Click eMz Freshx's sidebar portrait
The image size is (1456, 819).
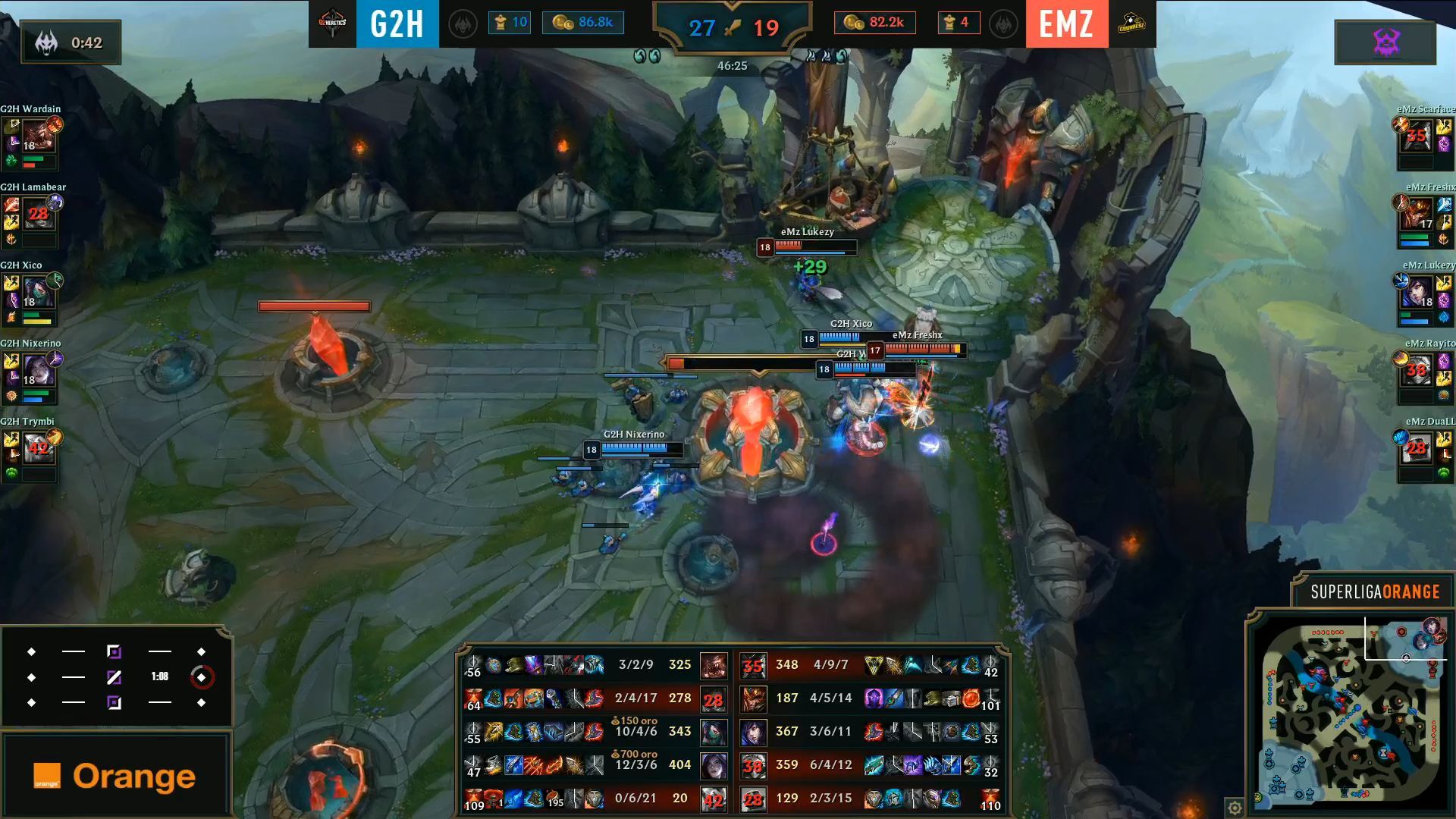coord(1417,215)
